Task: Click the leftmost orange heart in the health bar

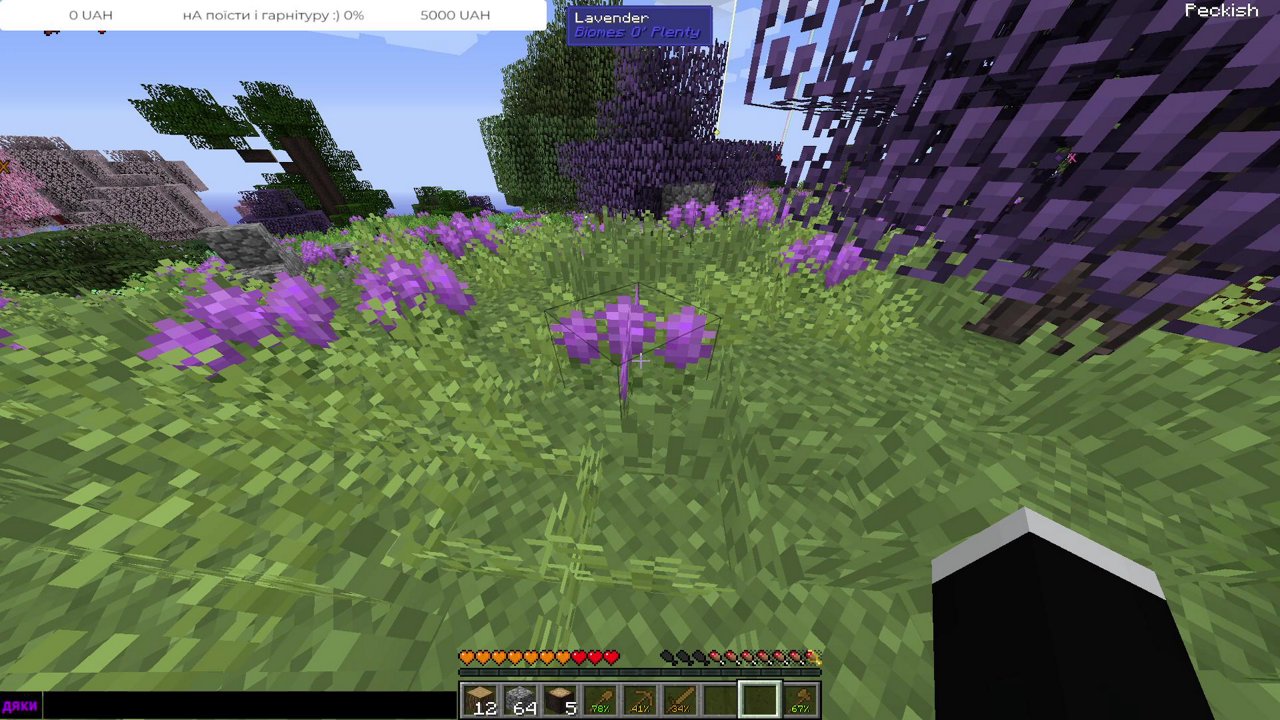Action: point(465,657)
